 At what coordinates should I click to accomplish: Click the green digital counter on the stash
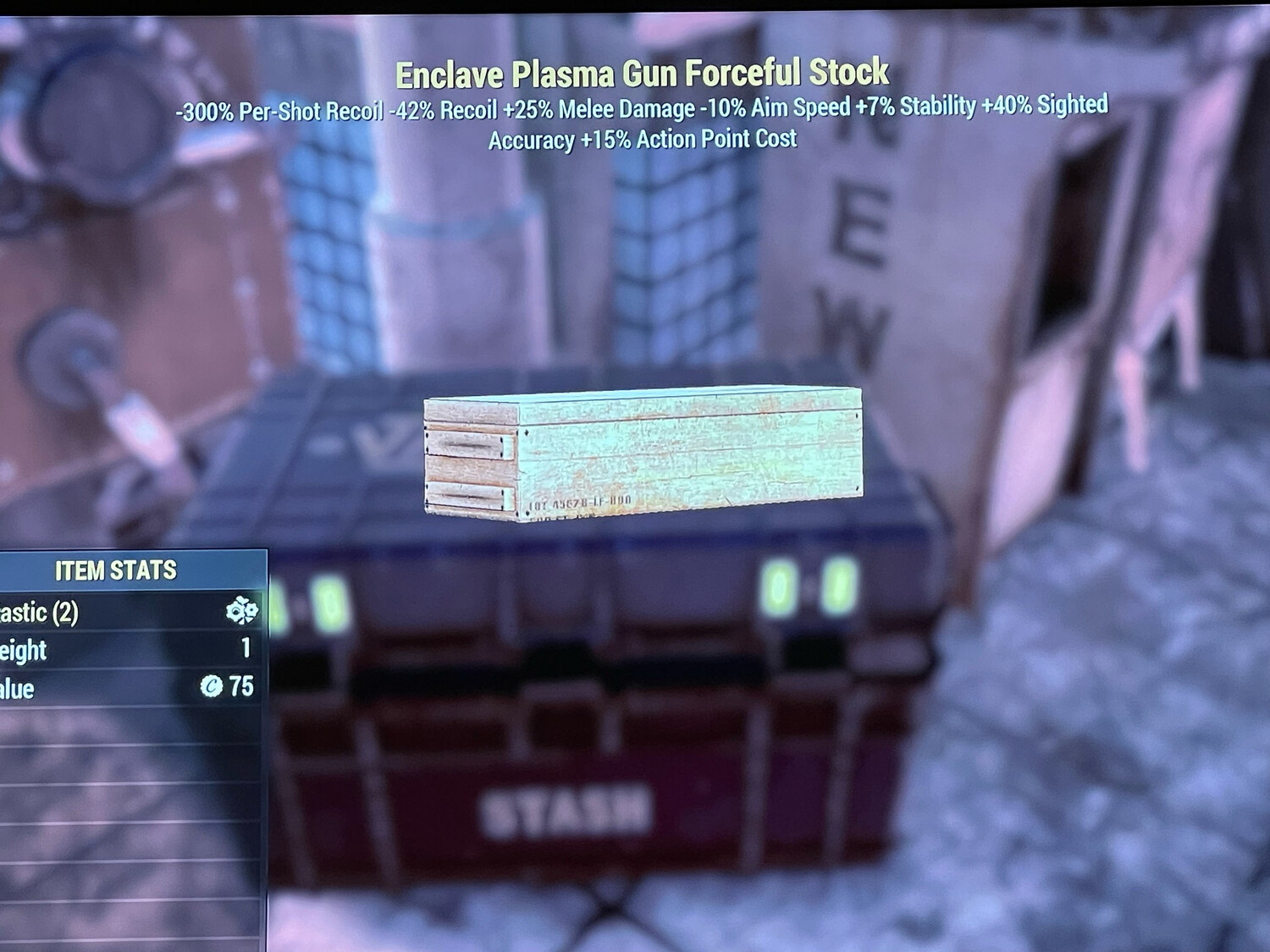point(803,586)
